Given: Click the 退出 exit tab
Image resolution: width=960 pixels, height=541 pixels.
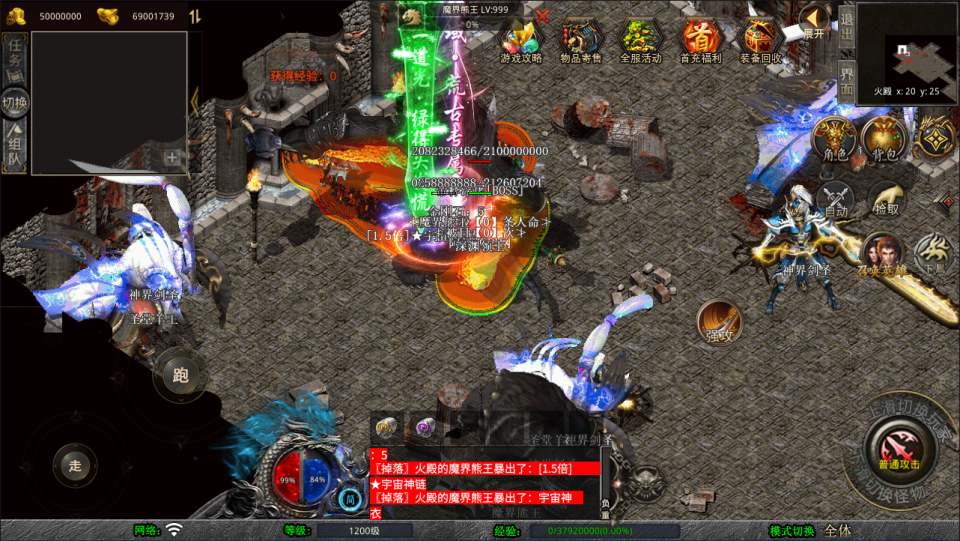Looking at the screenshot, I should coord(846,24).
